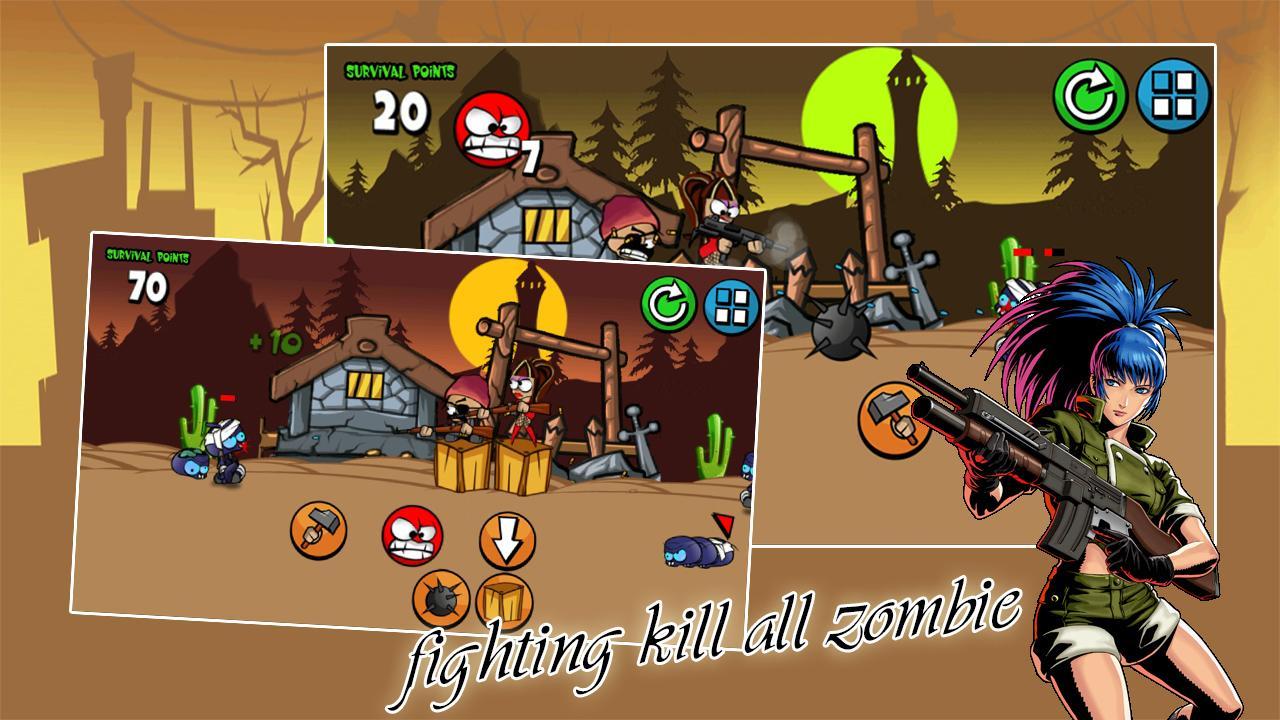Click the smaller green restart button
The height and width of the screenshot is (720, 1280).
[x=668, y=305]
